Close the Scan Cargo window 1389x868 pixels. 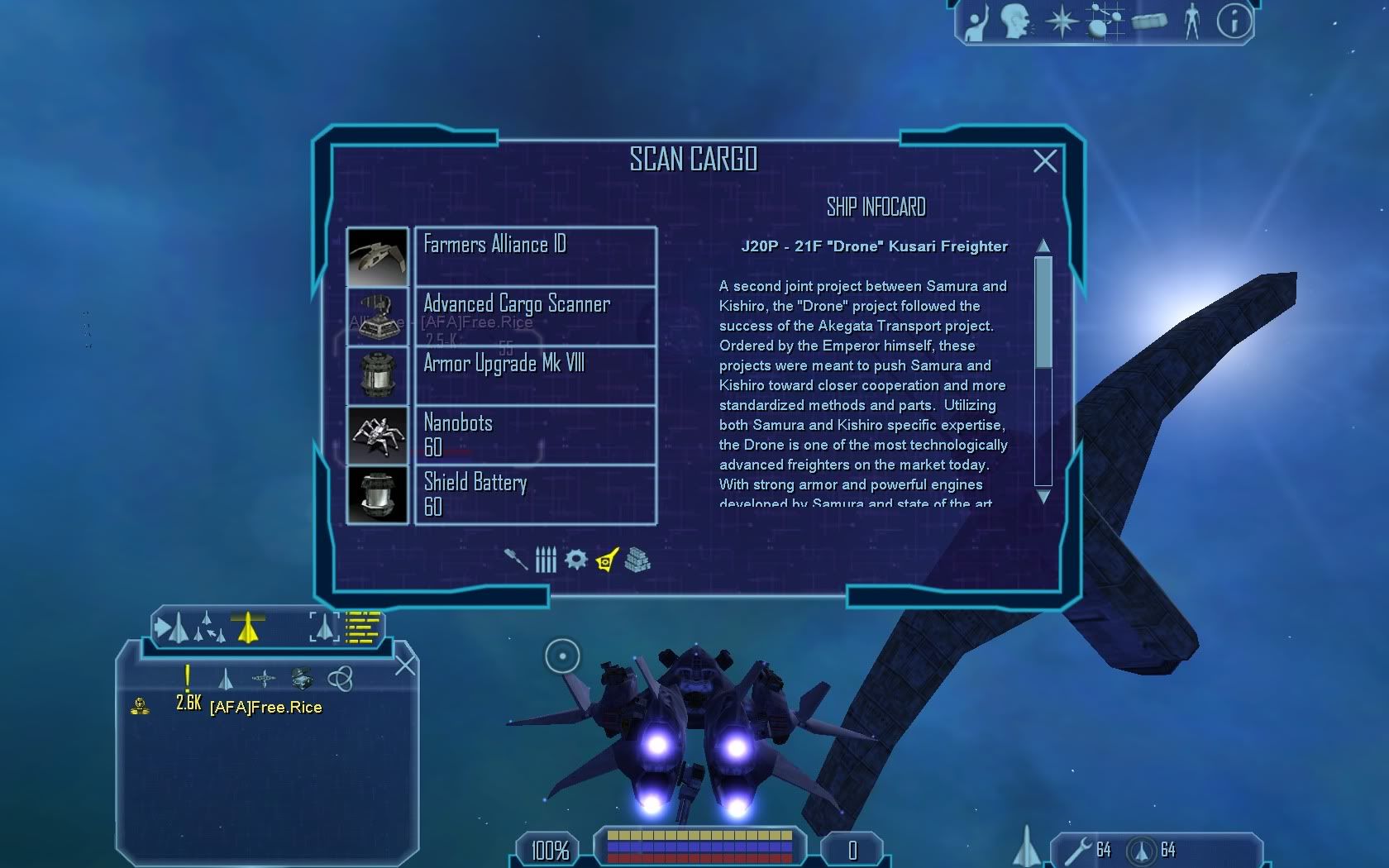click(x=1045, y=161)
